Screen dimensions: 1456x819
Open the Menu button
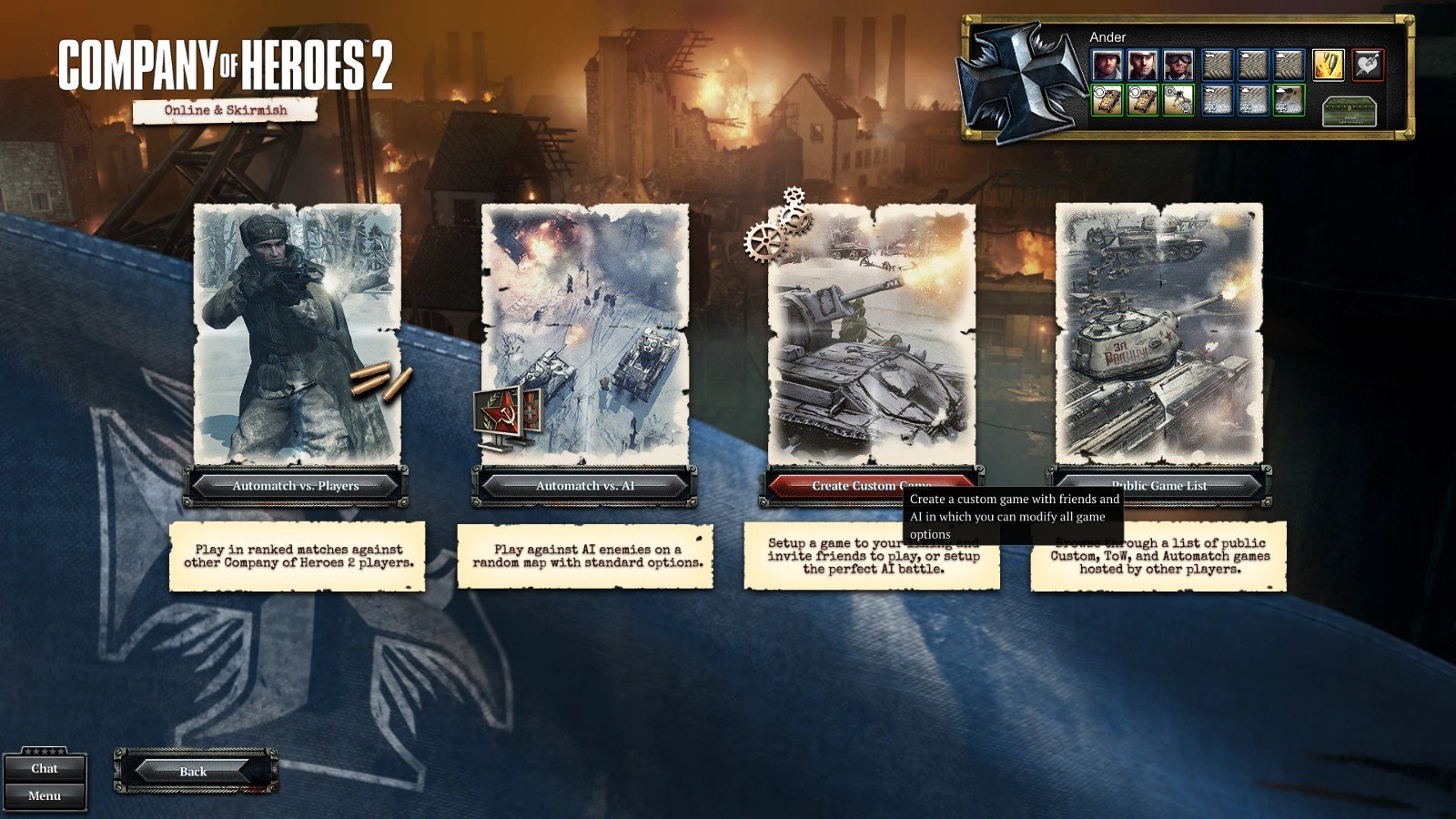[x=45, y=795]
